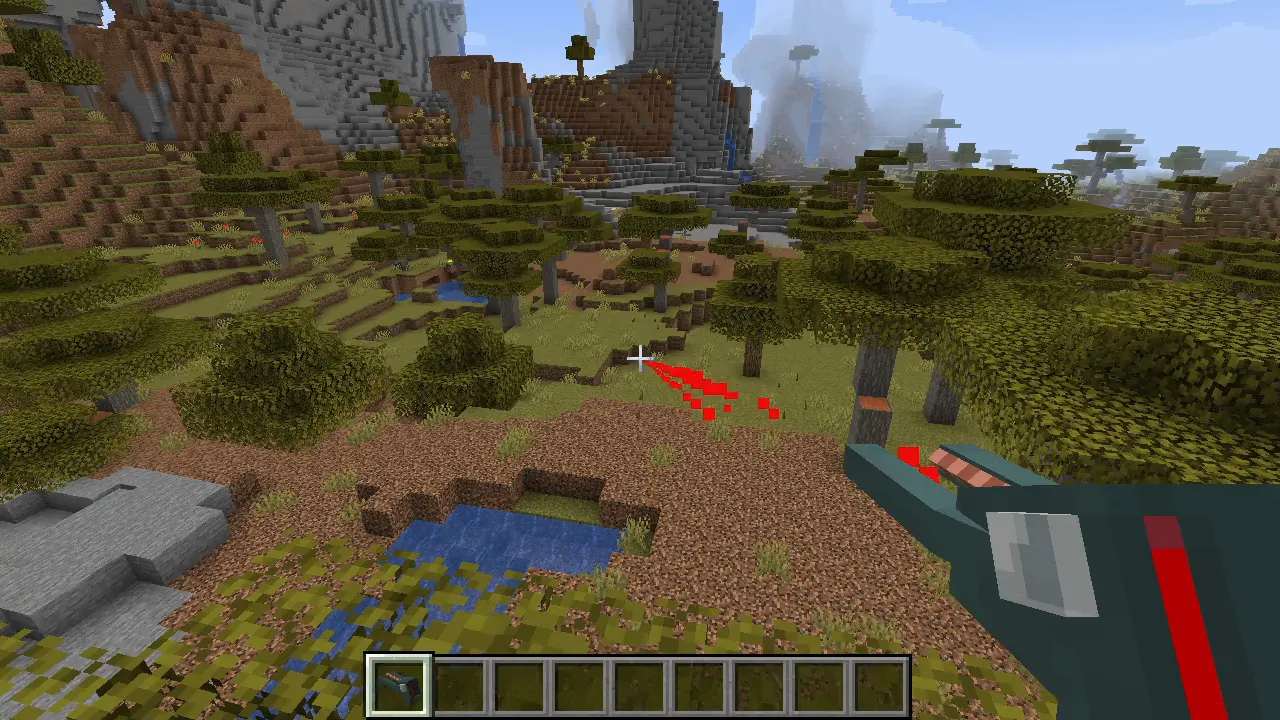Click the second hotbar slot
The image size is (1280, 720).
(x=459, y=683)
